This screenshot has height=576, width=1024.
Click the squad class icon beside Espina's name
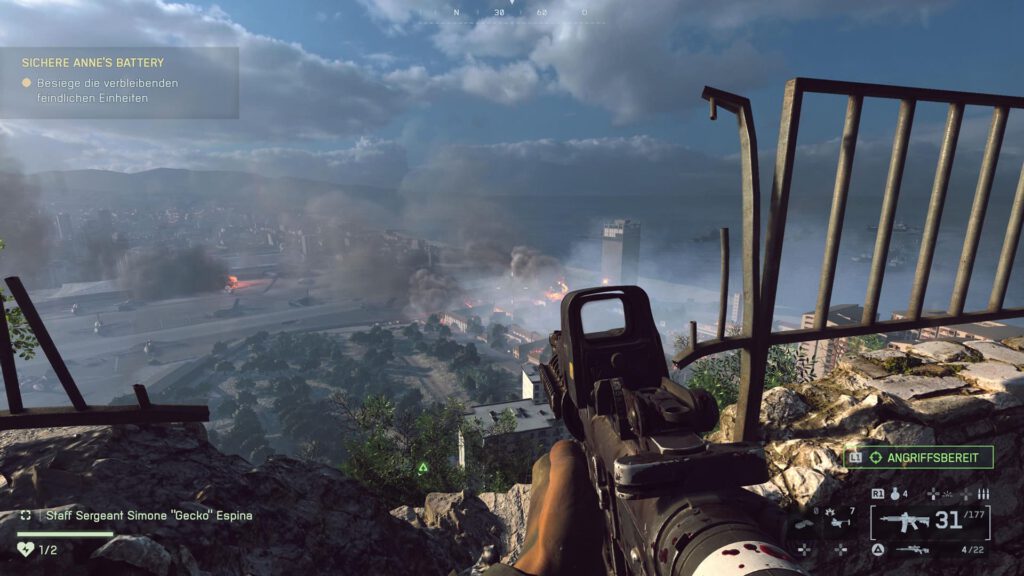tap(25, 515)
